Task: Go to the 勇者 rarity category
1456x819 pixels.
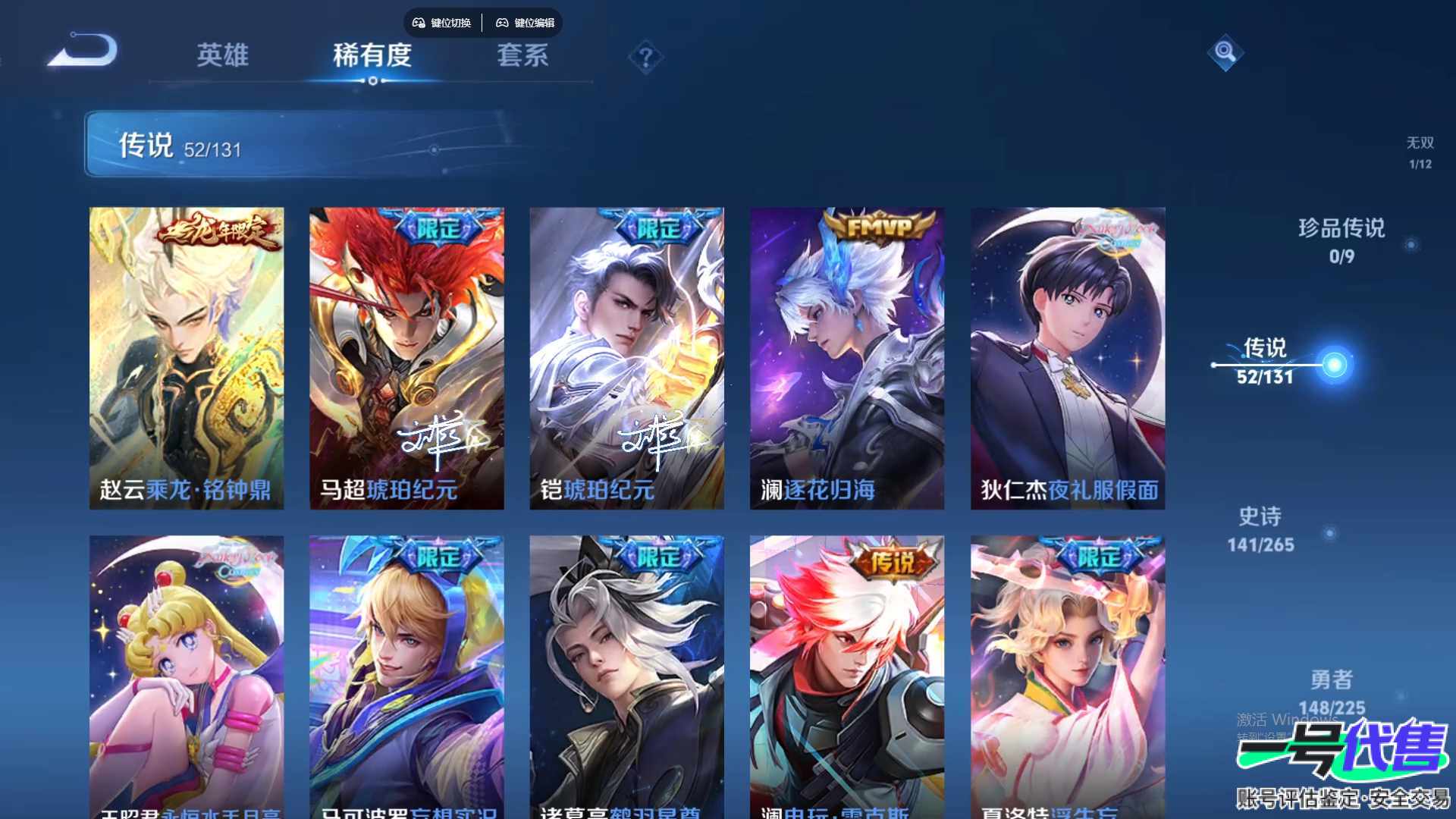Action: pos(1331,692)
